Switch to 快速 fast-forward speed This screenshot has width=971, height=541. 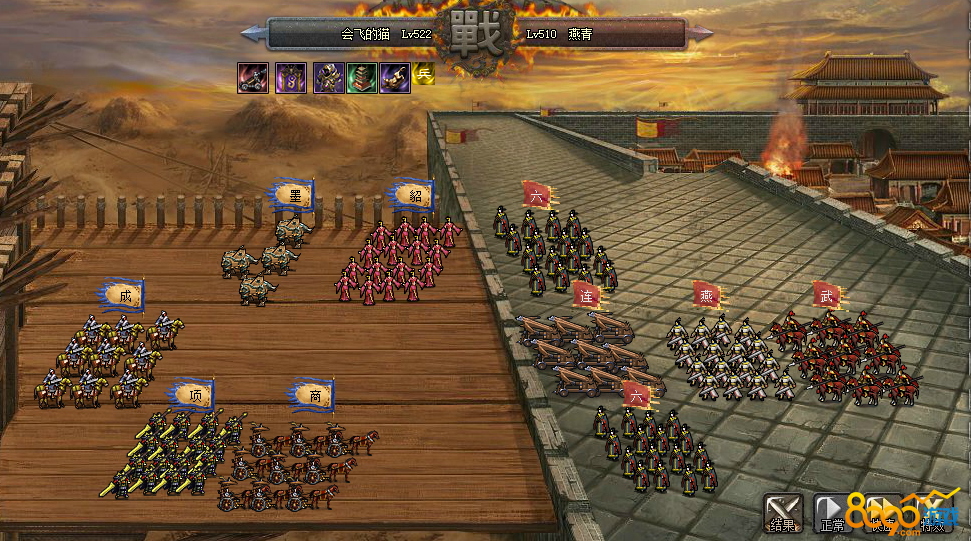[881, 511]
